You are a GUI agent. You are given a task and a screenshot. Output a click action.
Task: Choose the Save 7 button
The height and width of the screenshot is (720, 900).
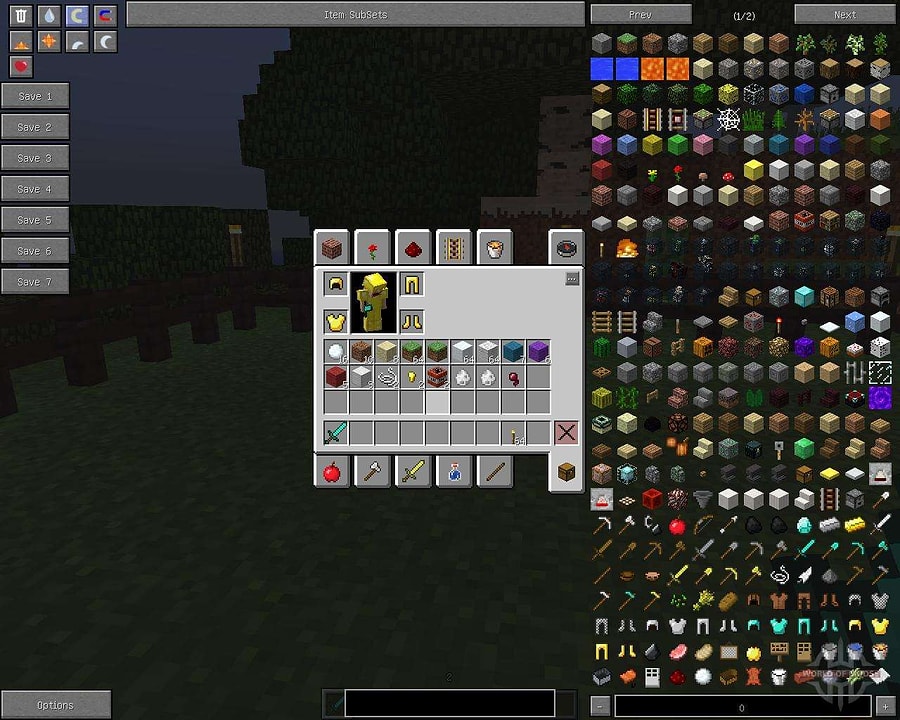[x=35, y=282]
